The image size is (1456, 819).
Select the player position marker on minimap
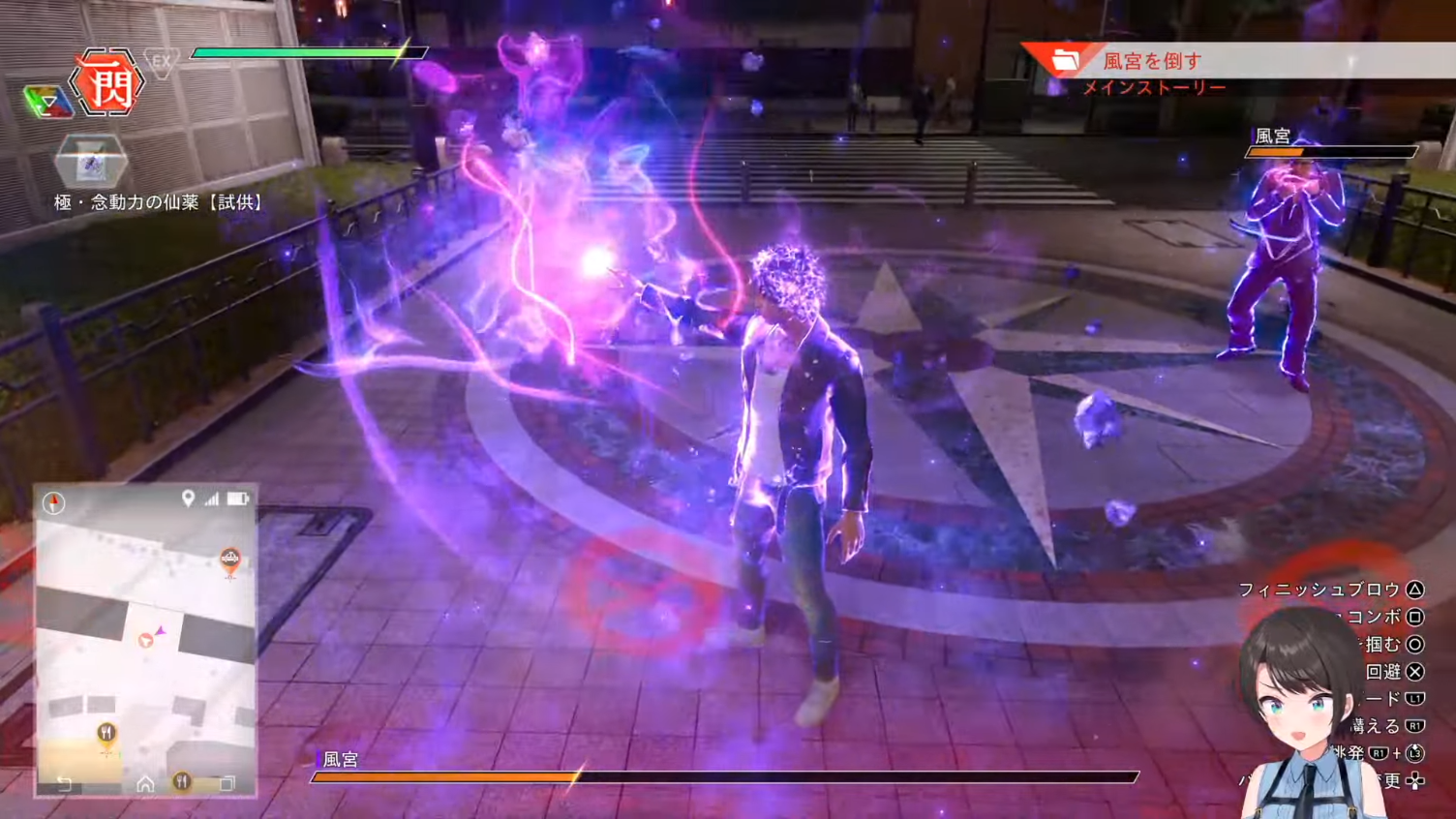[x=147, y=640]
